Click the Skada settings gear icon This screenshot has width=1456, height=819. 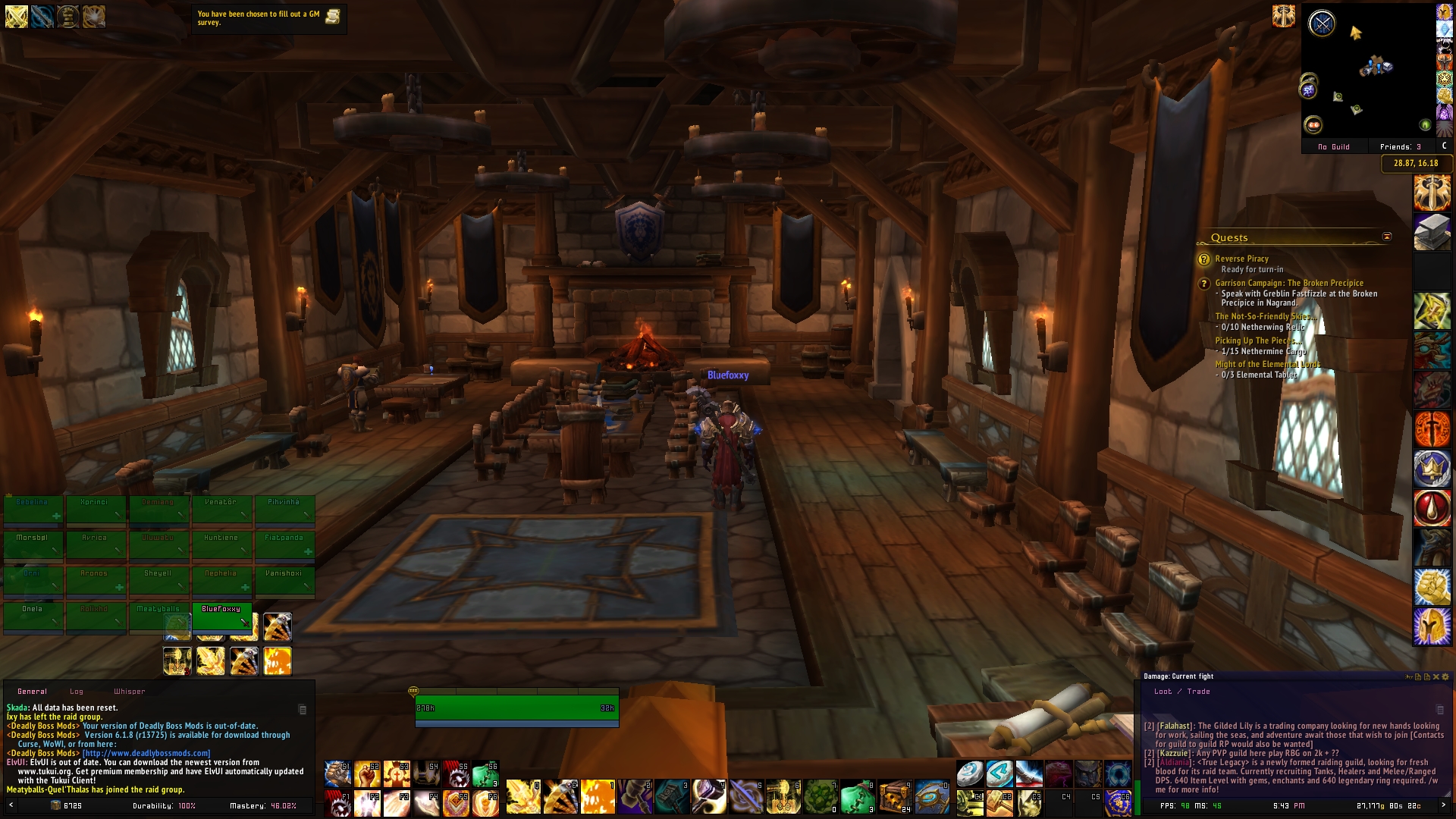[1445, 676]
